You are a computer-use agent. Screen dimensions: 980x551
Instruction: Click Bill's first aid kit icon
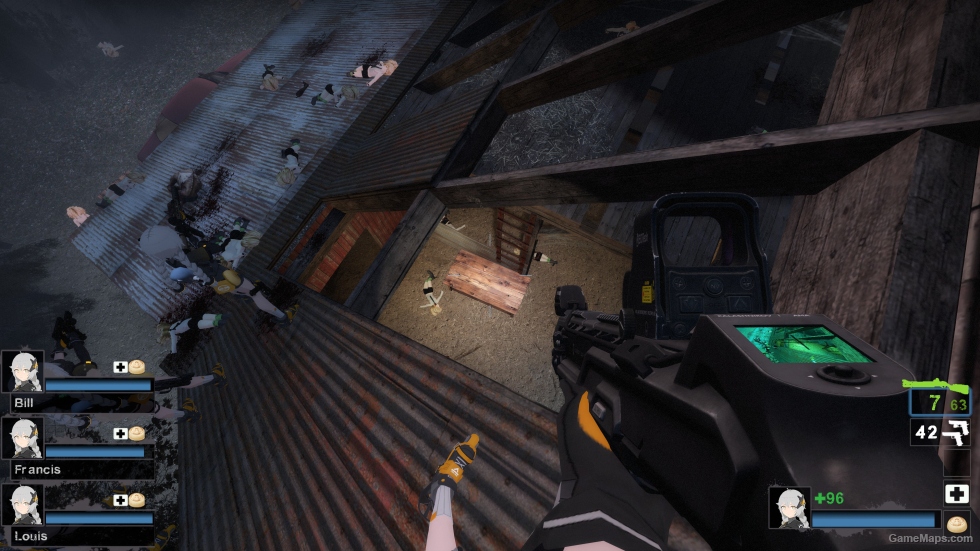coord(120,367)
